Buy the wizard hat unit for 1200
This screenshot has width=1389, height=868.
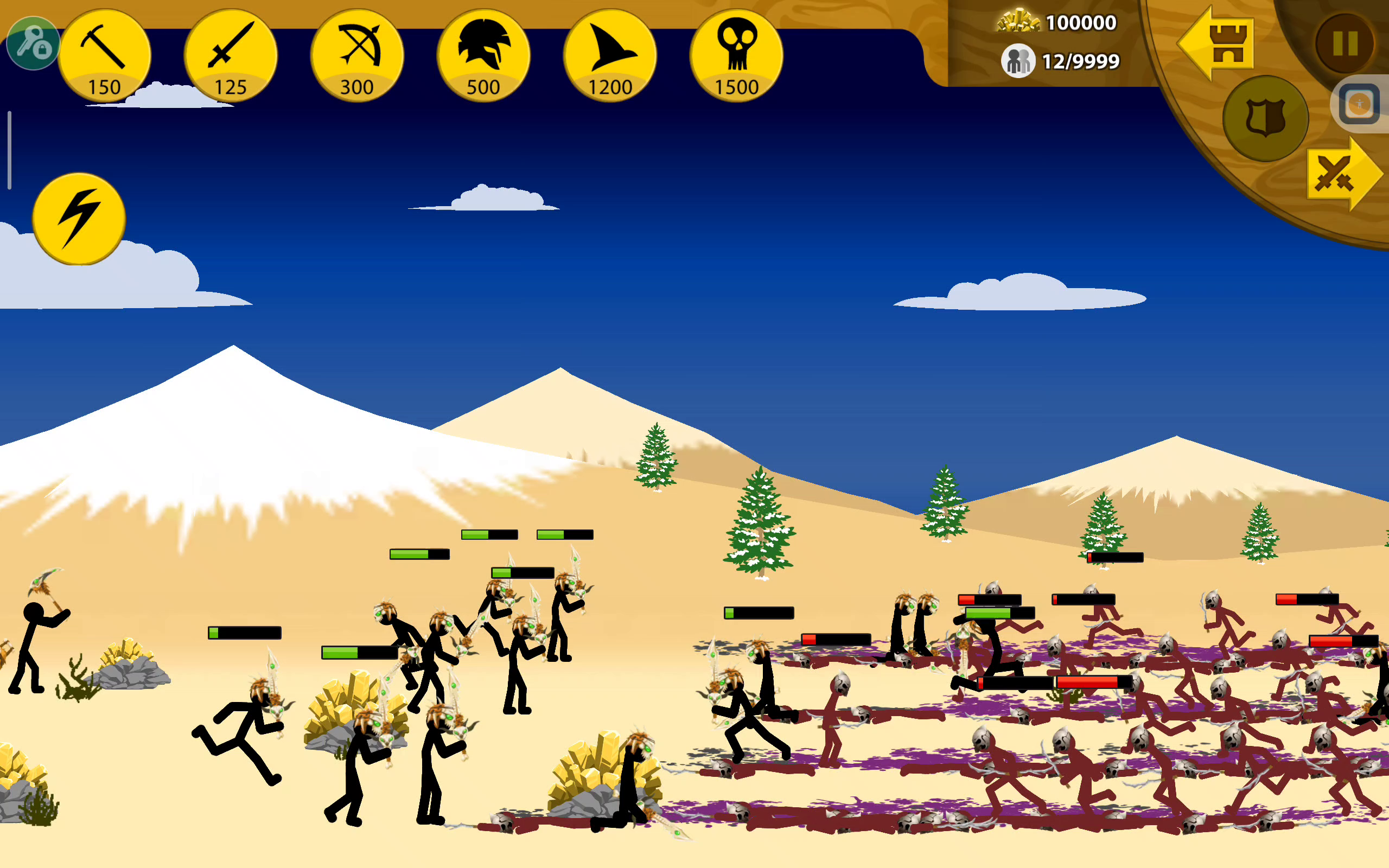[610, 56]
